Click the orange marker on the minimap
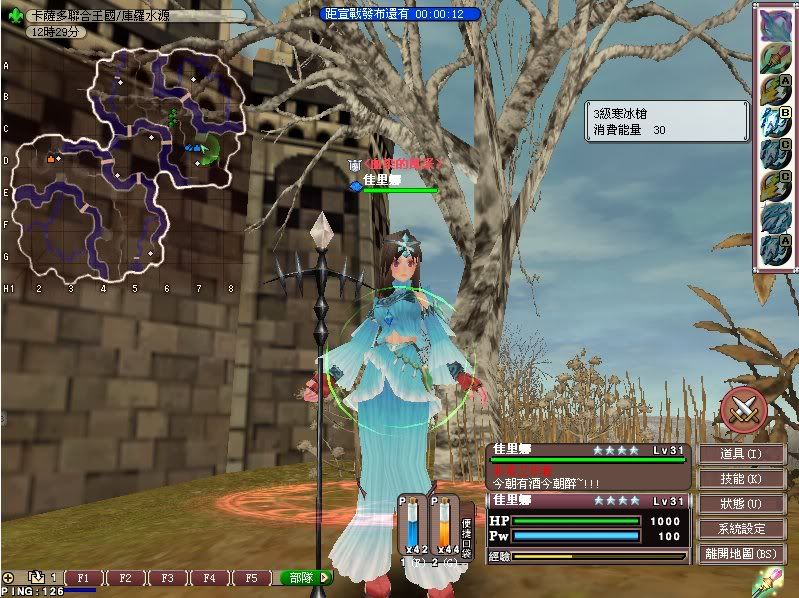This screenshot has width=799, height=598. coord(51,158)
